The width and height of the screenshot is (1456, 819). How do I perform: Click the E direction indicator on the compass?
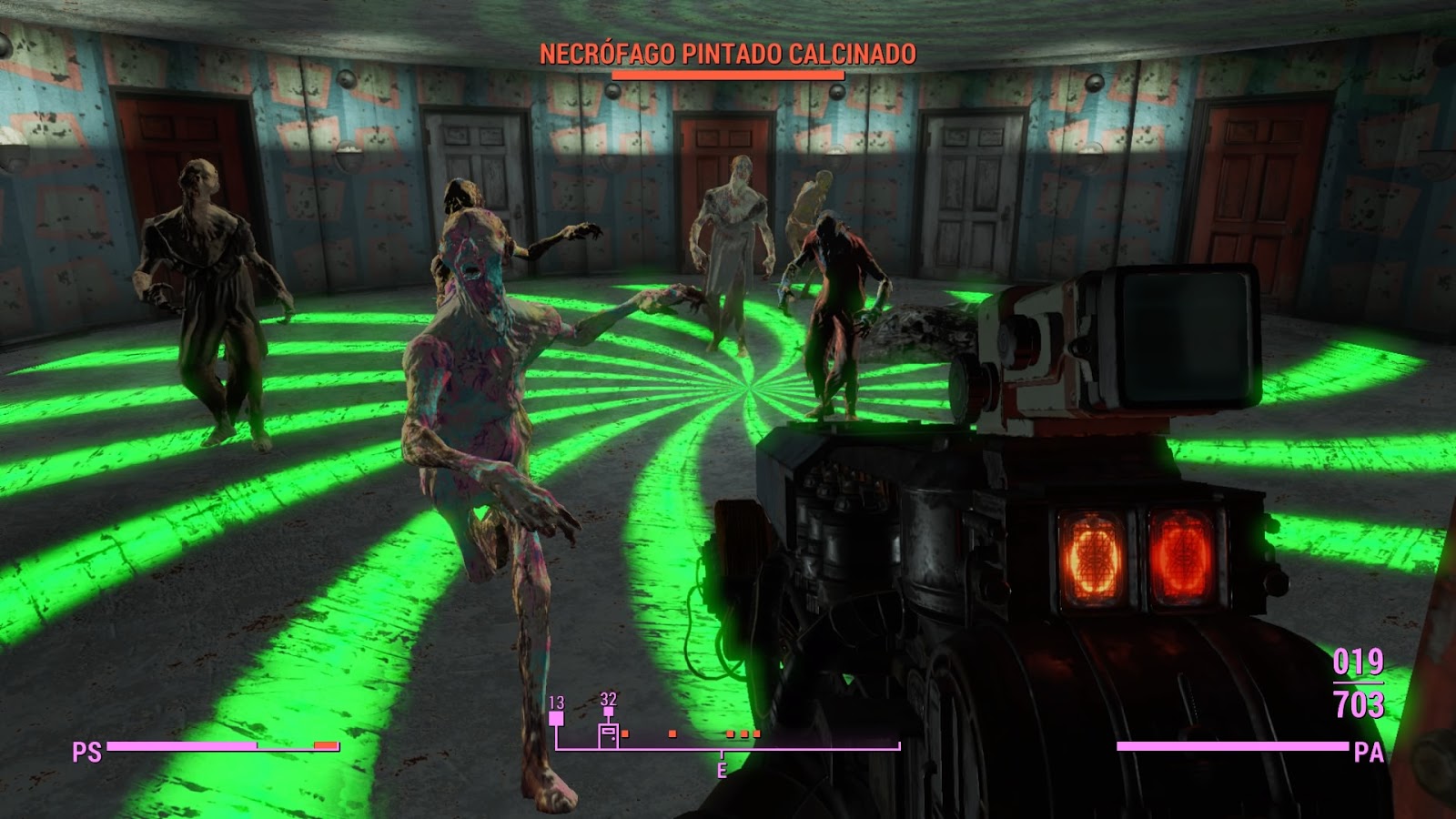[x=723, y=769]
